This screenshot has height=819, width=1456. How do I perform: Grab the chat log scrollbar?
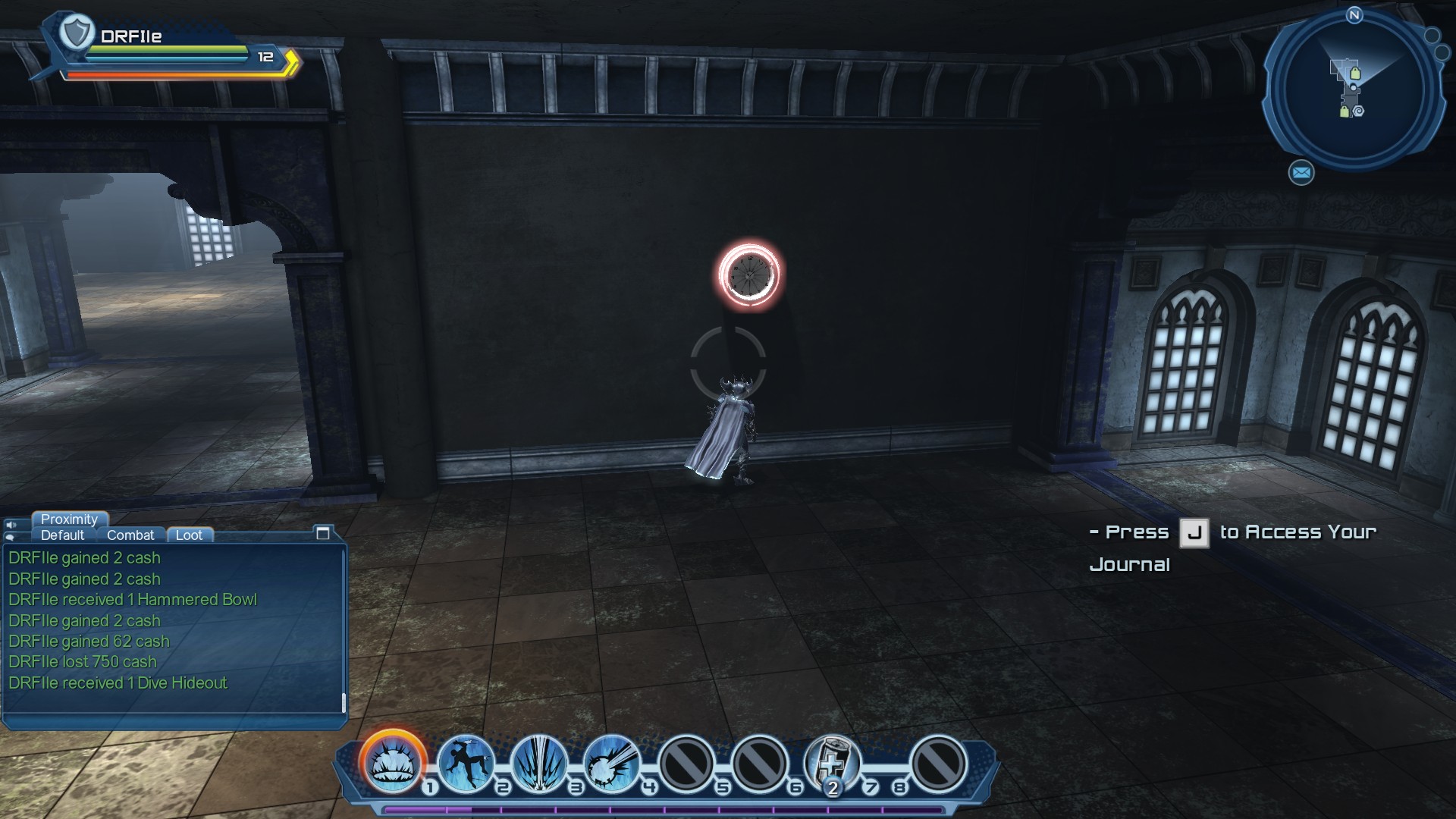click(344, 703)
